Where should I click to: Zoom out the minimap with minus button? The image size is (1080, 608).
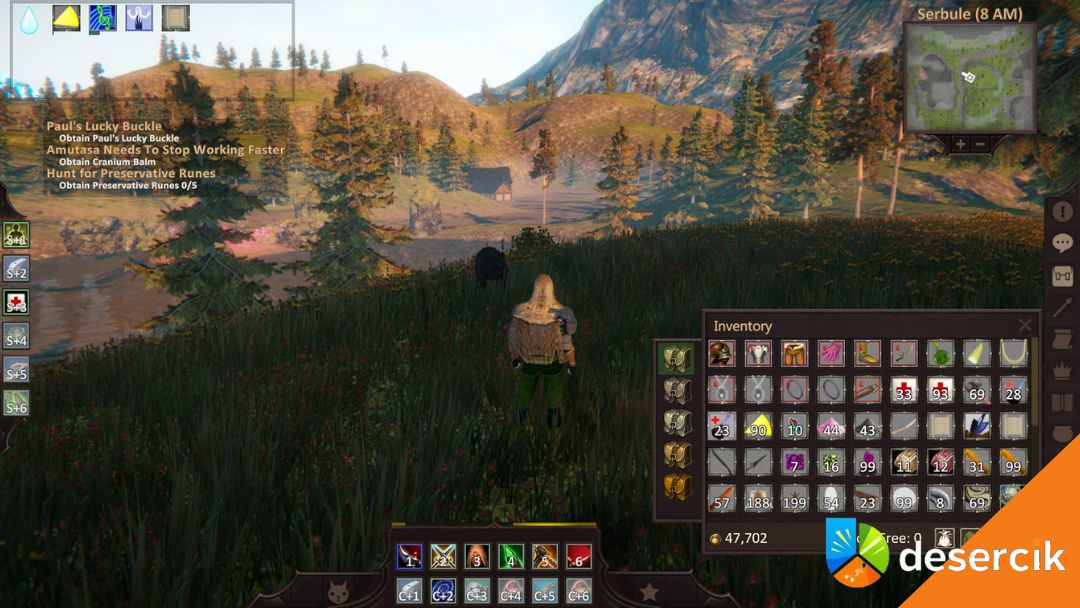(980, 144)
